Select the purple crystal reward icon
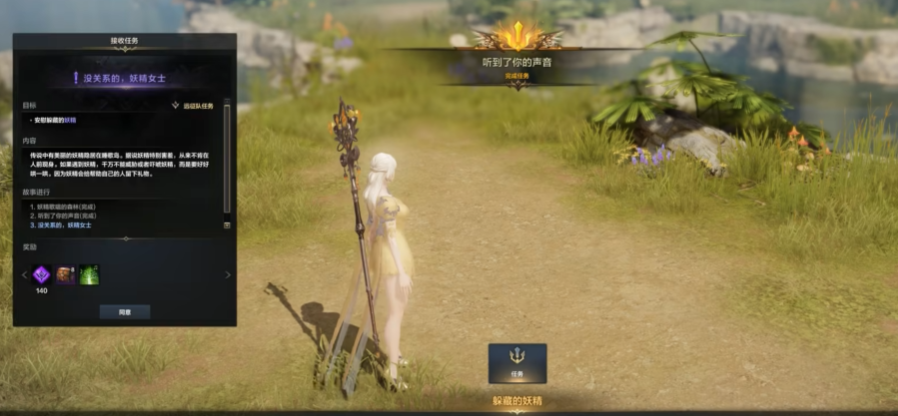The width and height of the screenshot is (898, 416). [x=42, y=275]
